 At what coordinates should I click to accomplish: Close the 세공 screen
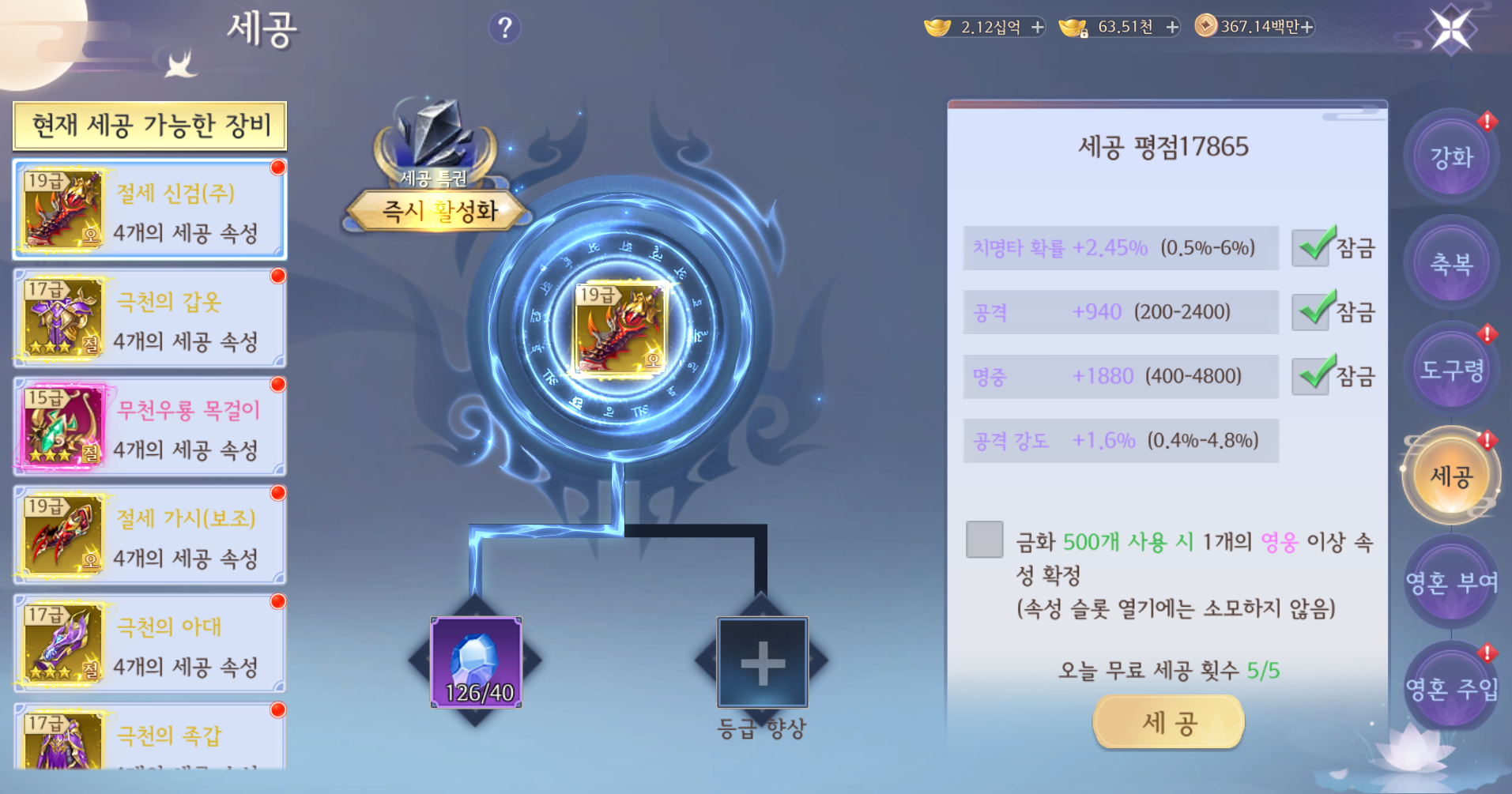coord(1451,30)
